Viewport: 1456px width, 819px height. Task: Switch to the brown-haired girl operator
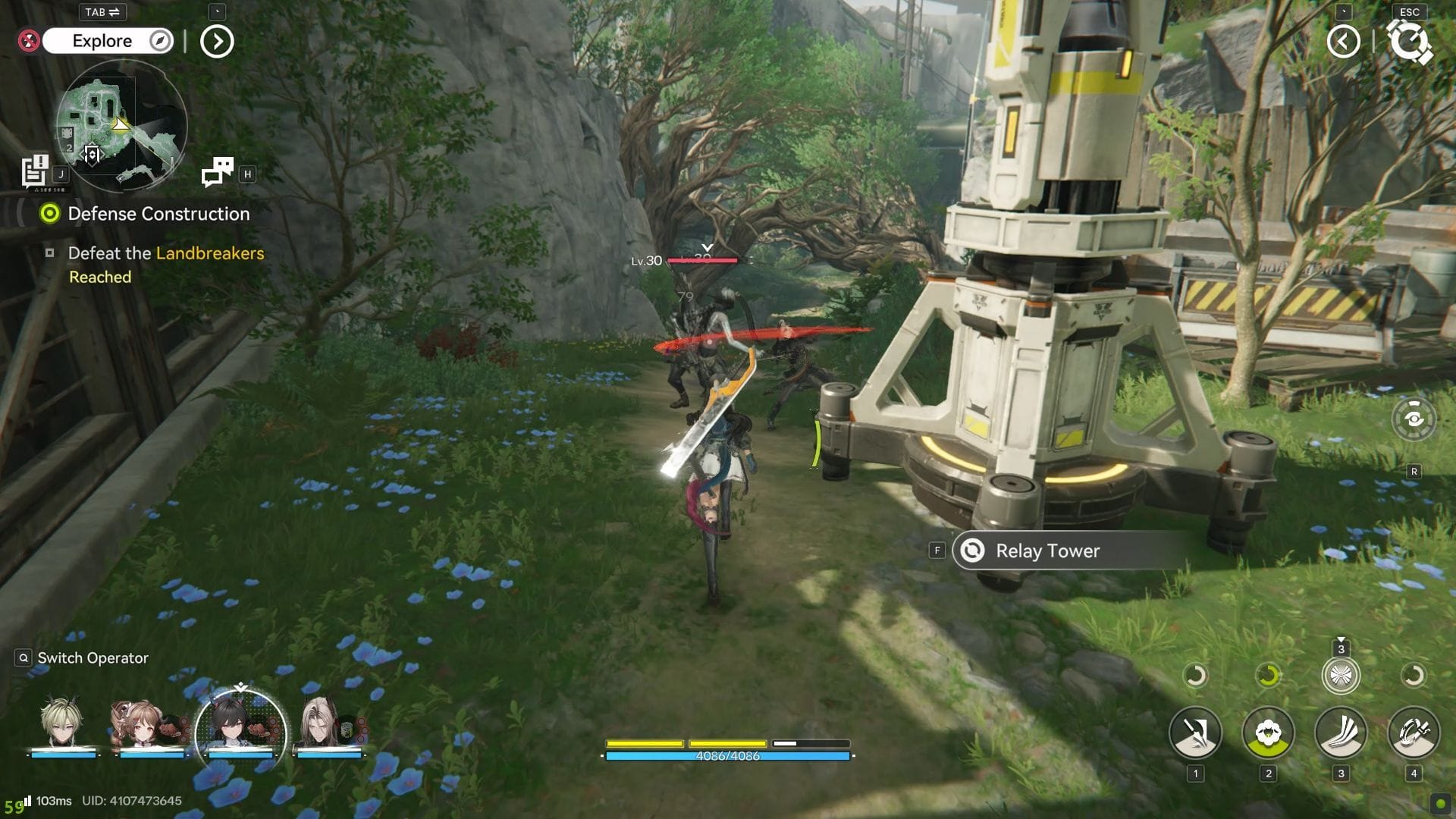(x=151, y=724)
